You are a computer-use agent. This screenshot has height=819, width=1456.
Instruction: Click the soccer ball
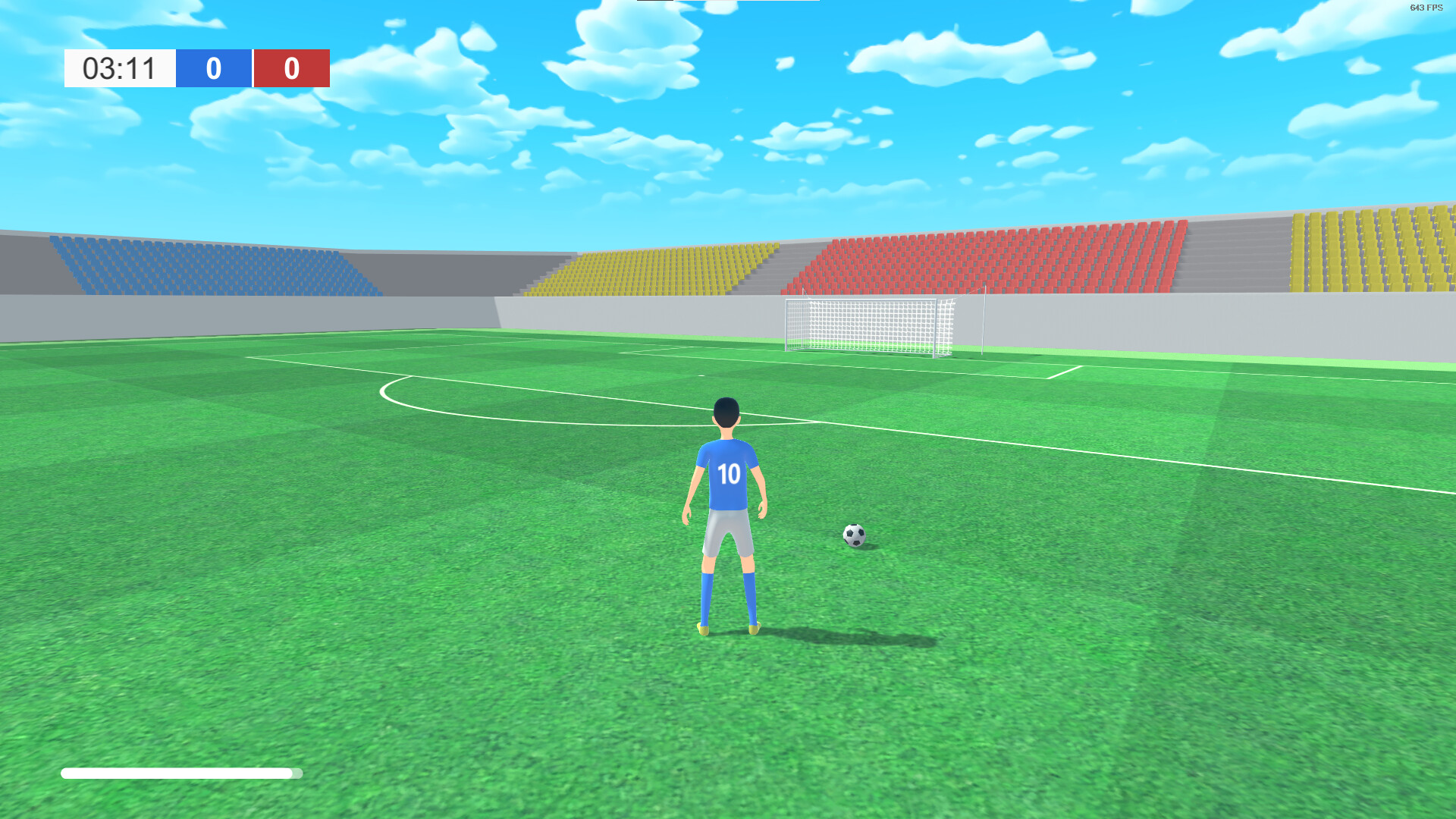(x=855, y=536)
